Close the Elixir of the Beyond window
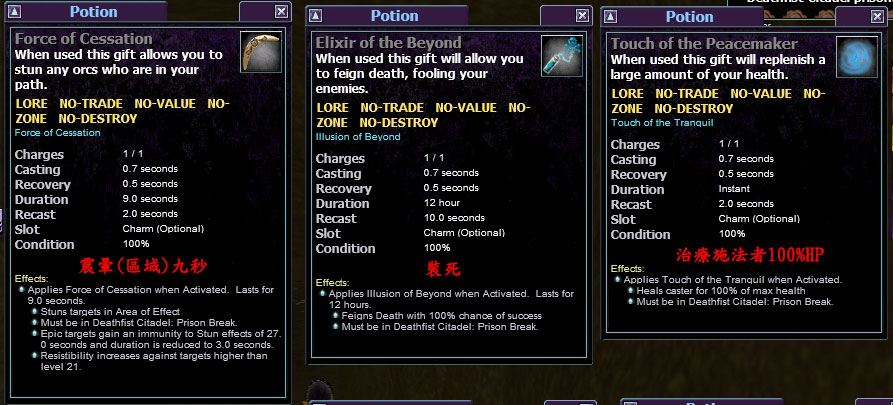Image resolution: width=893 pixels, height=405 pixels. coord(582,16)
